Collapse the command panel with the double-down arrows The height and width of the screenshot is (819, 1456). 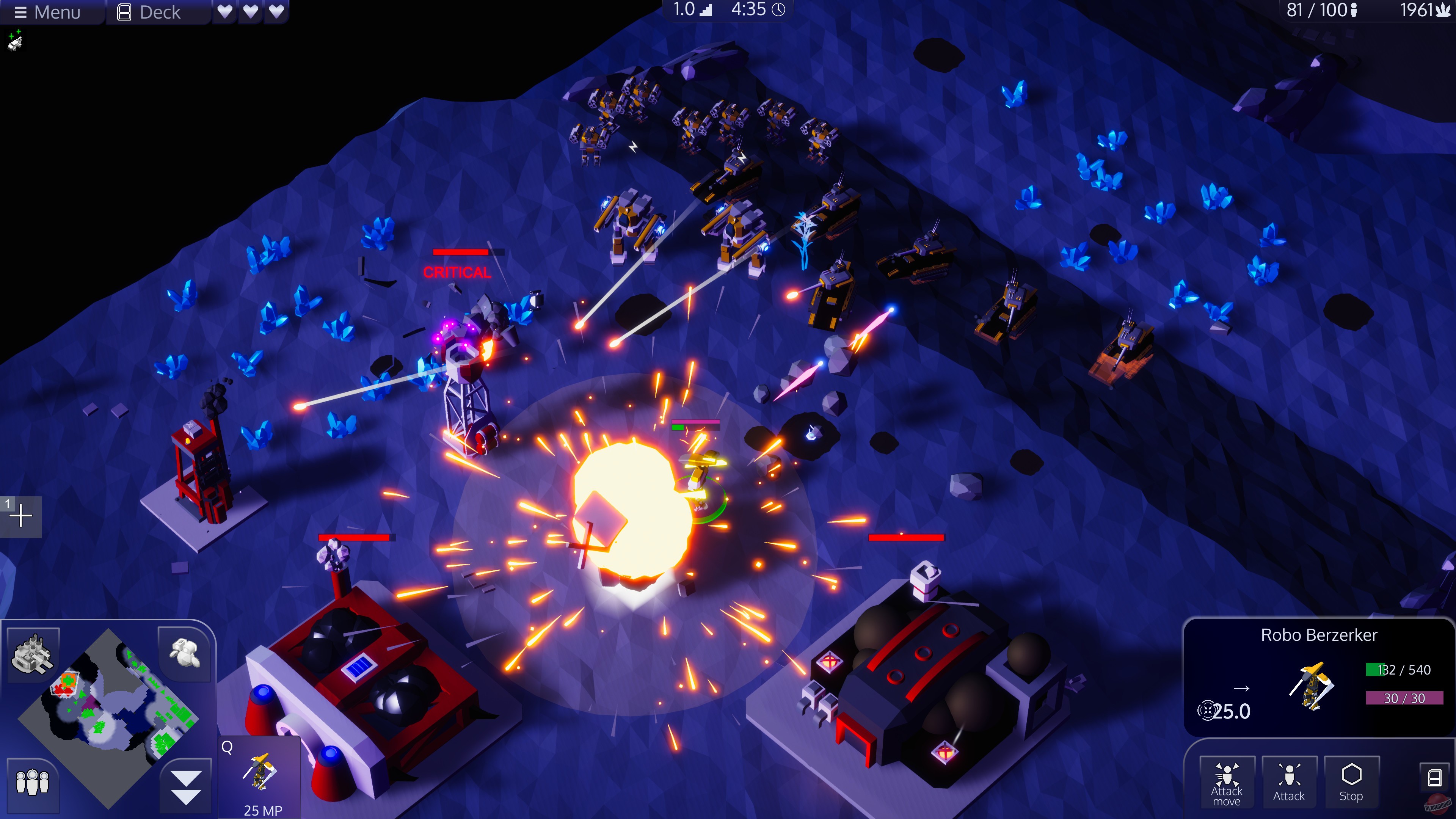coord(185,785)
